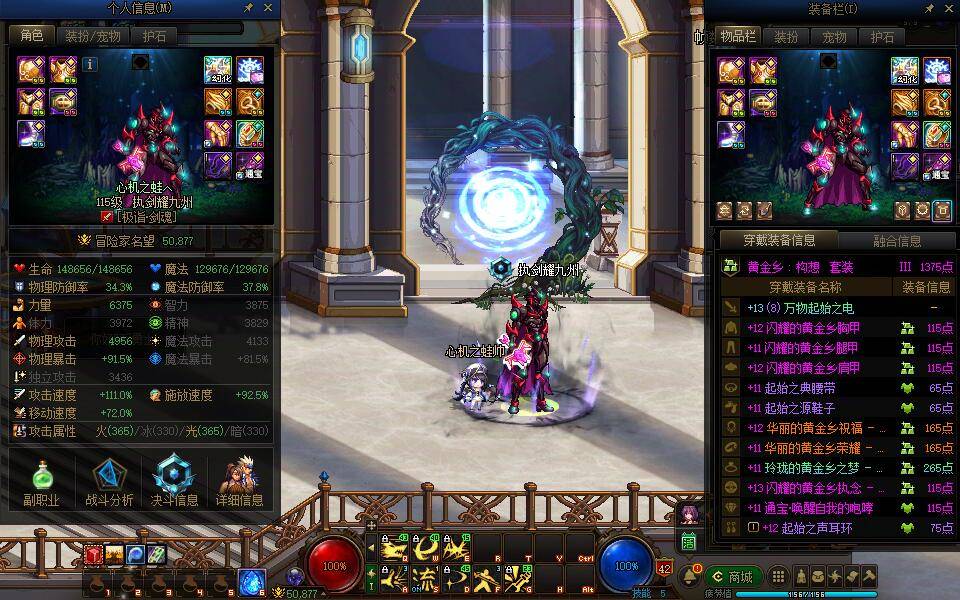Open 战斗分析 combat analysis
This screenshot has width=960, height=600.
click(x=109, y=482)
